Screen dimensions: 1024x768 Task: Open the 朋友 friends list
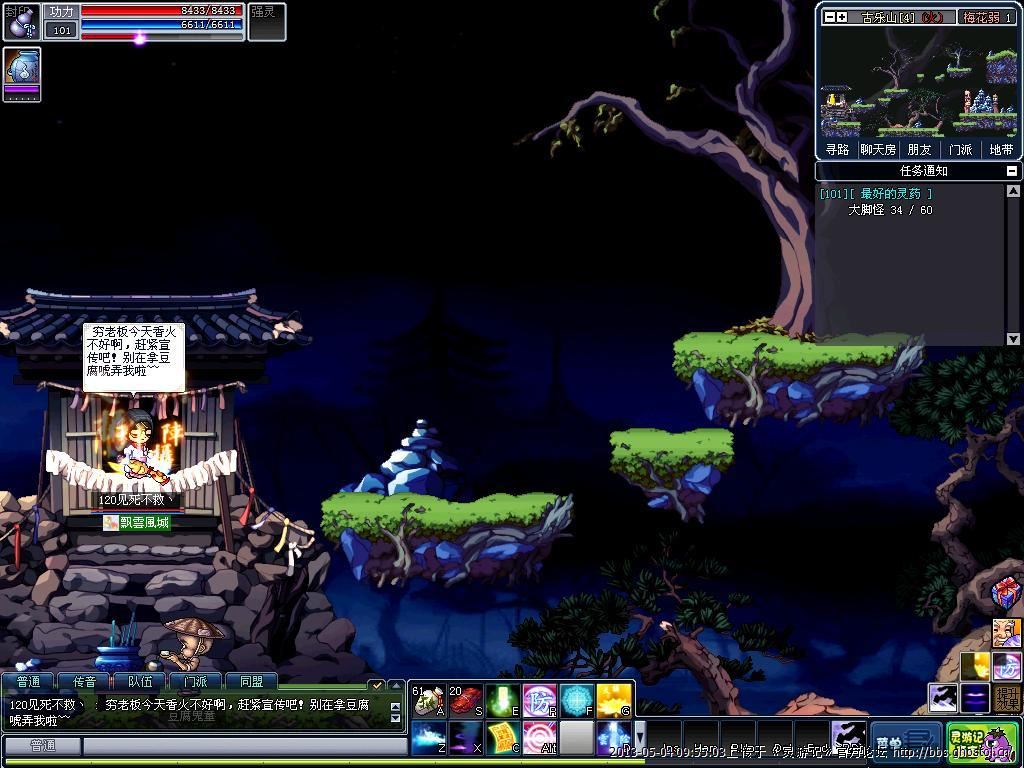coord(919,149)
